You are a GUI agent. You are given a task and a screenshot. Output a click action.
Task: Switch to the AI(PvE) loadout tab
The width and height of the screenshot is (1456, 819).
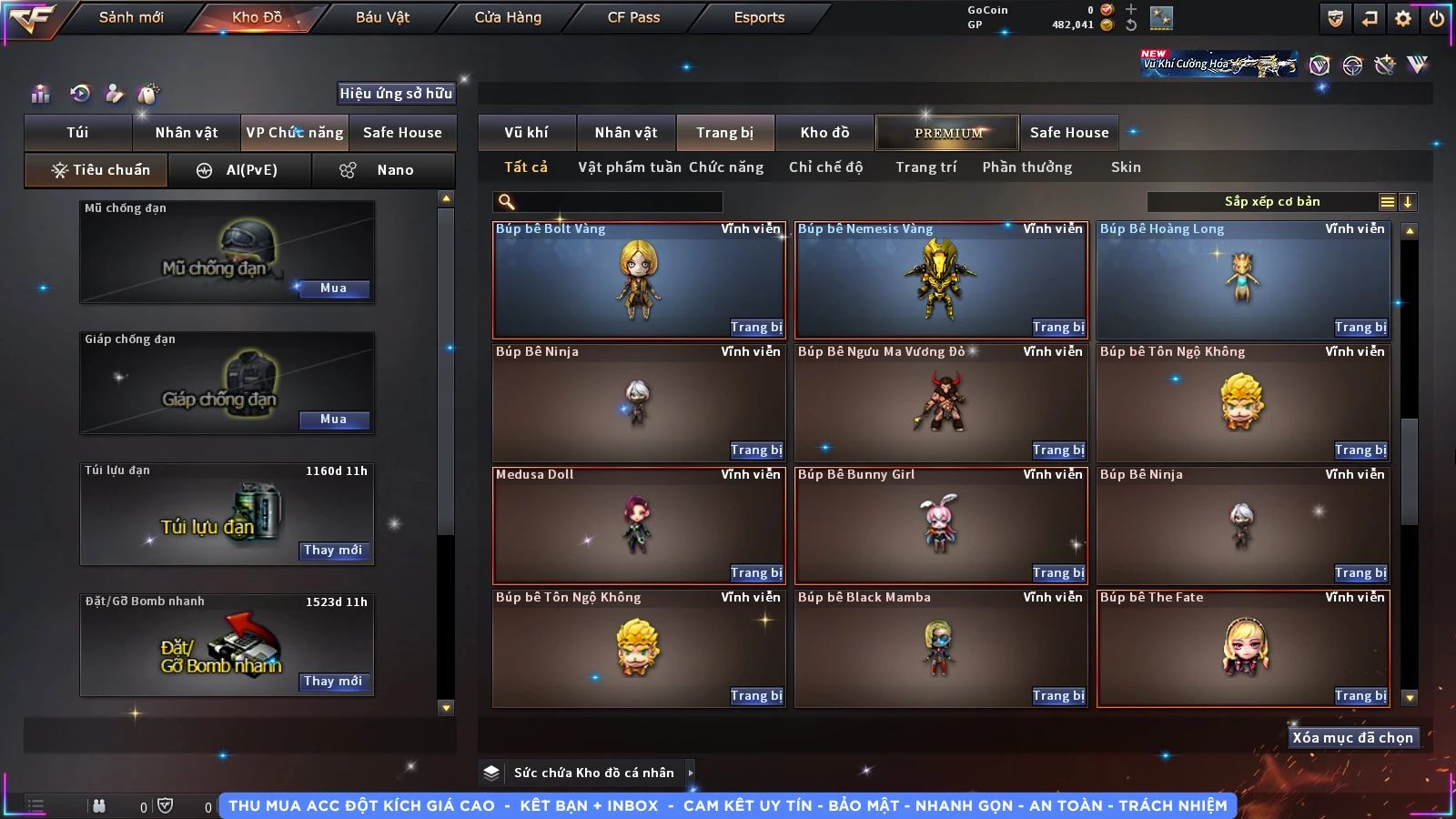[240, 170]
